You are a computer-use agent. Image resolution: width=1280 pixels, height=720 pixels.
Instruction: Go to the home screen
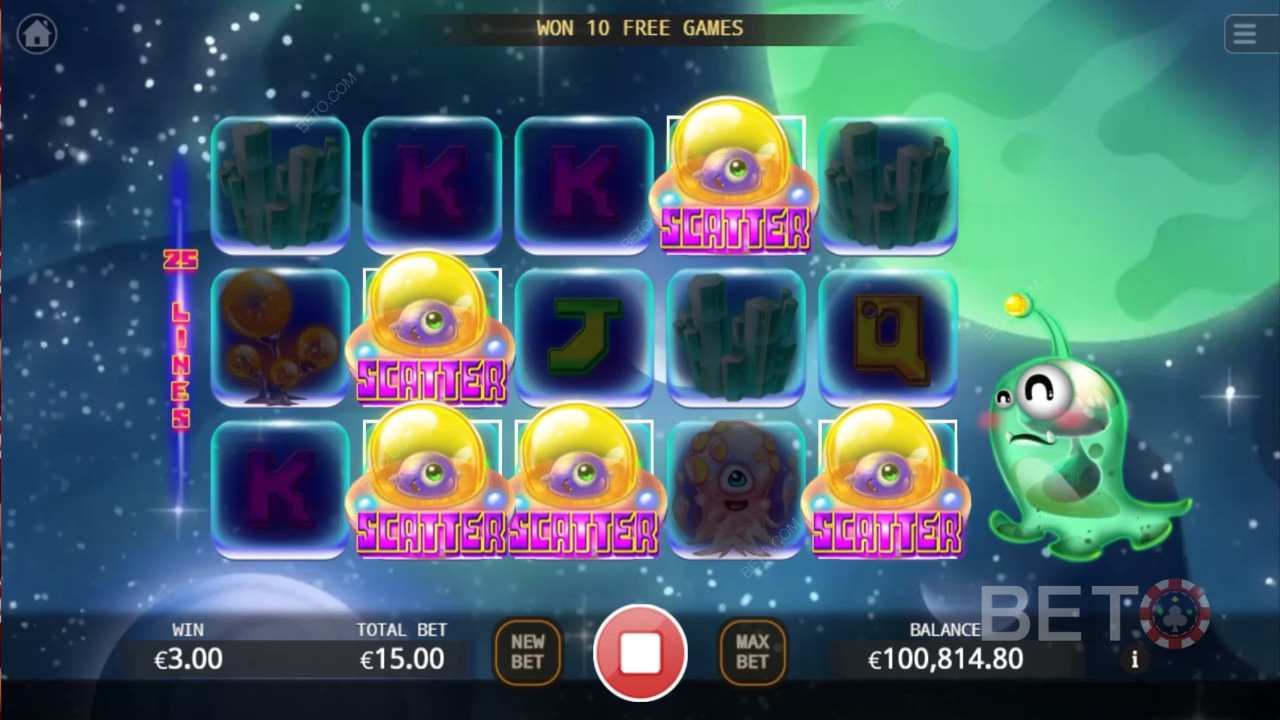pos(37,34)
